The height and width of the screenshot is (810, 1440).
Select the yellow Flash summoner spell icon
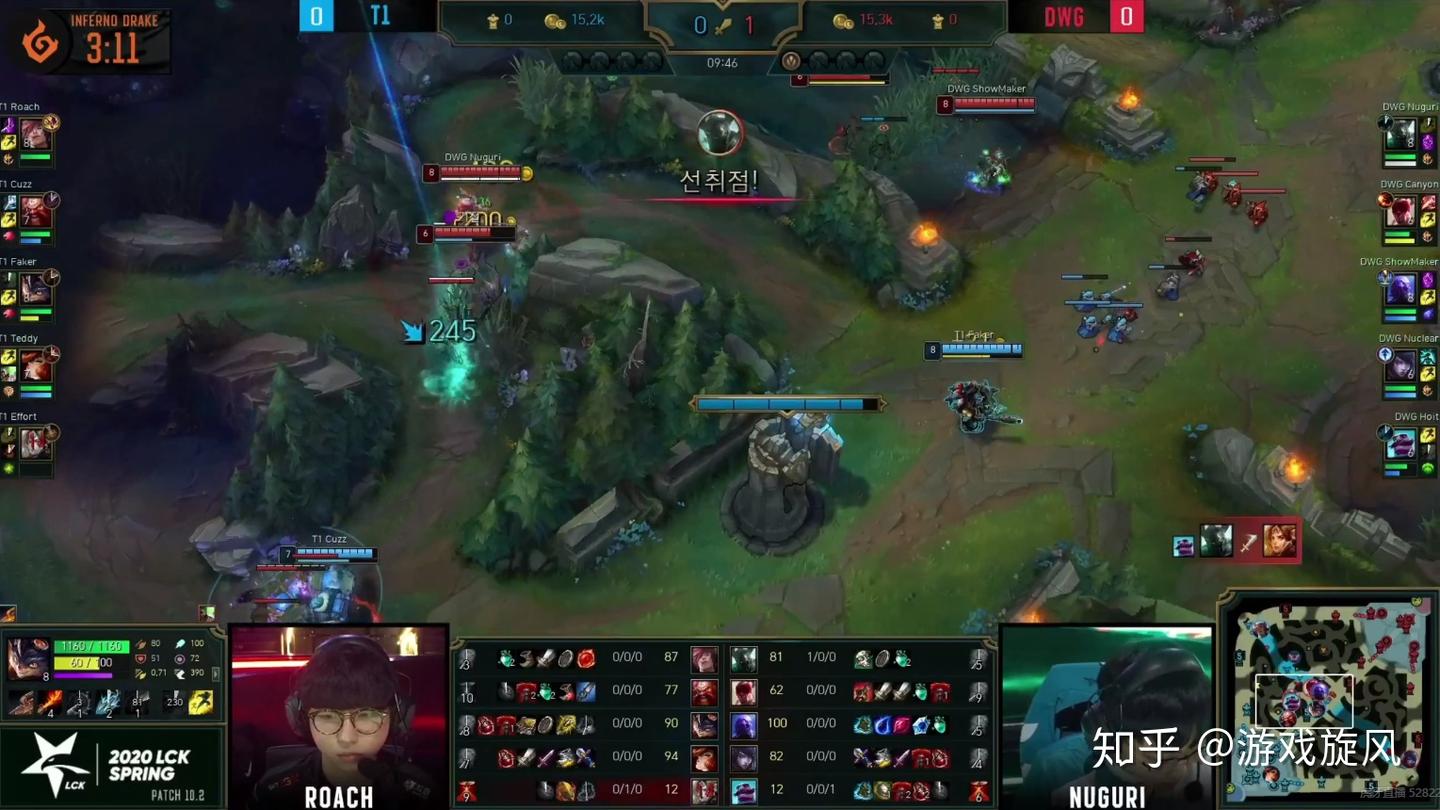coord(200,703)
